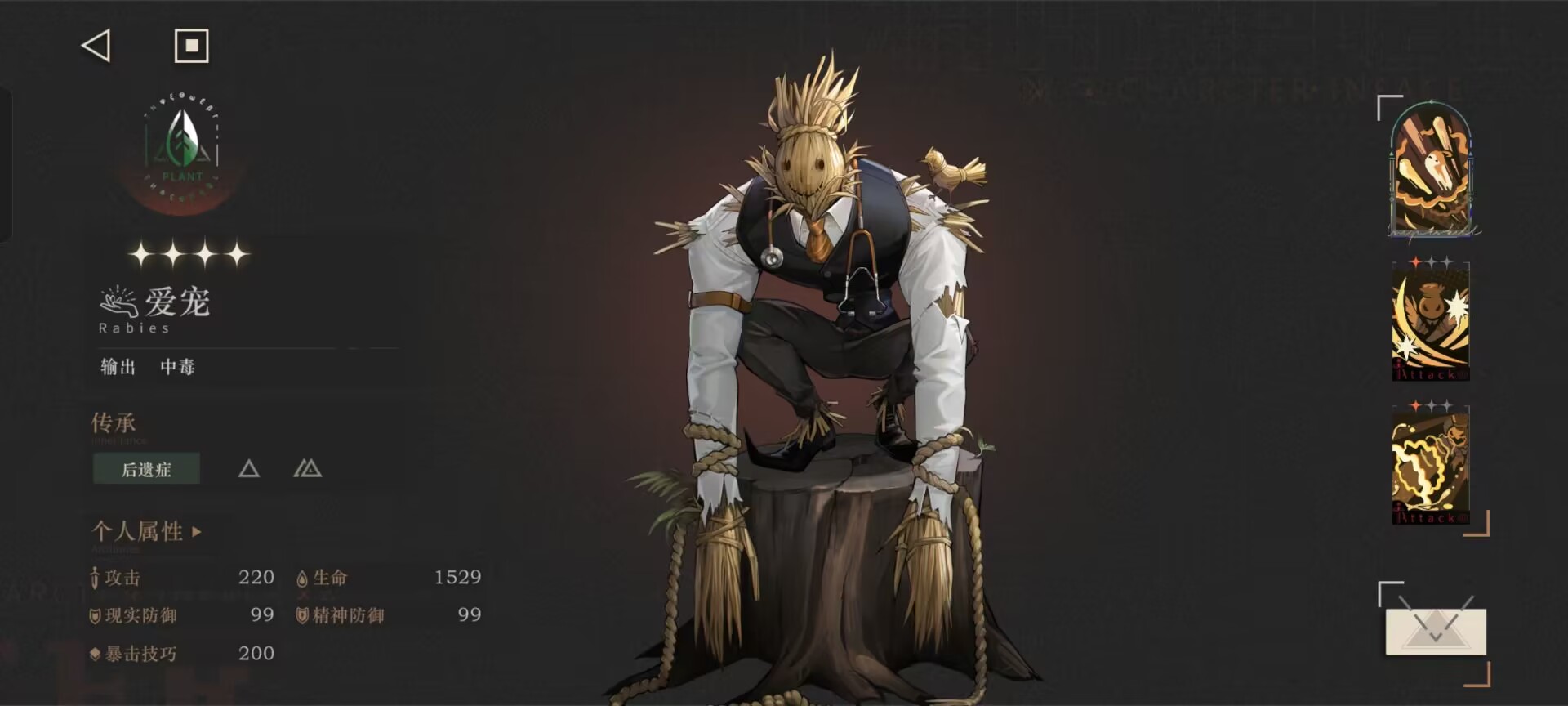Open the middle Attack skill card

point(1430,321)
